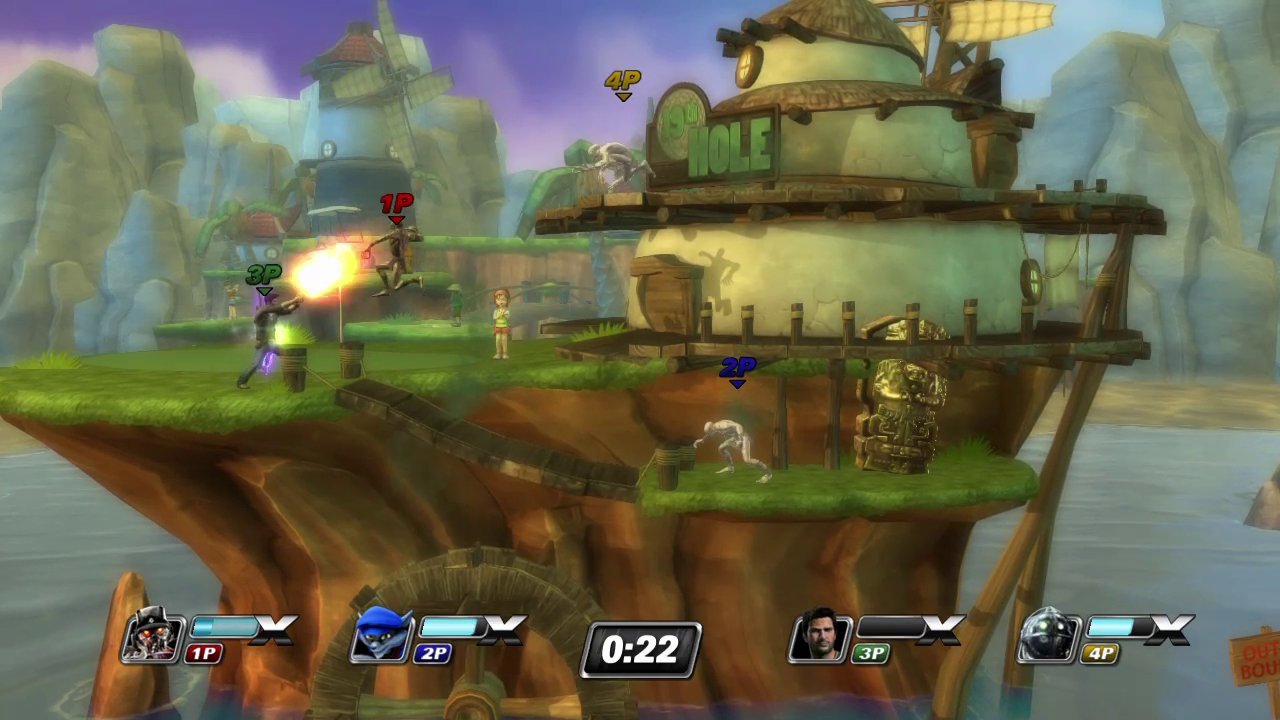Click the yellow 4P player marker
Image resolution: width=1280 pixels, height=720 pixels.
pos(622,79)
